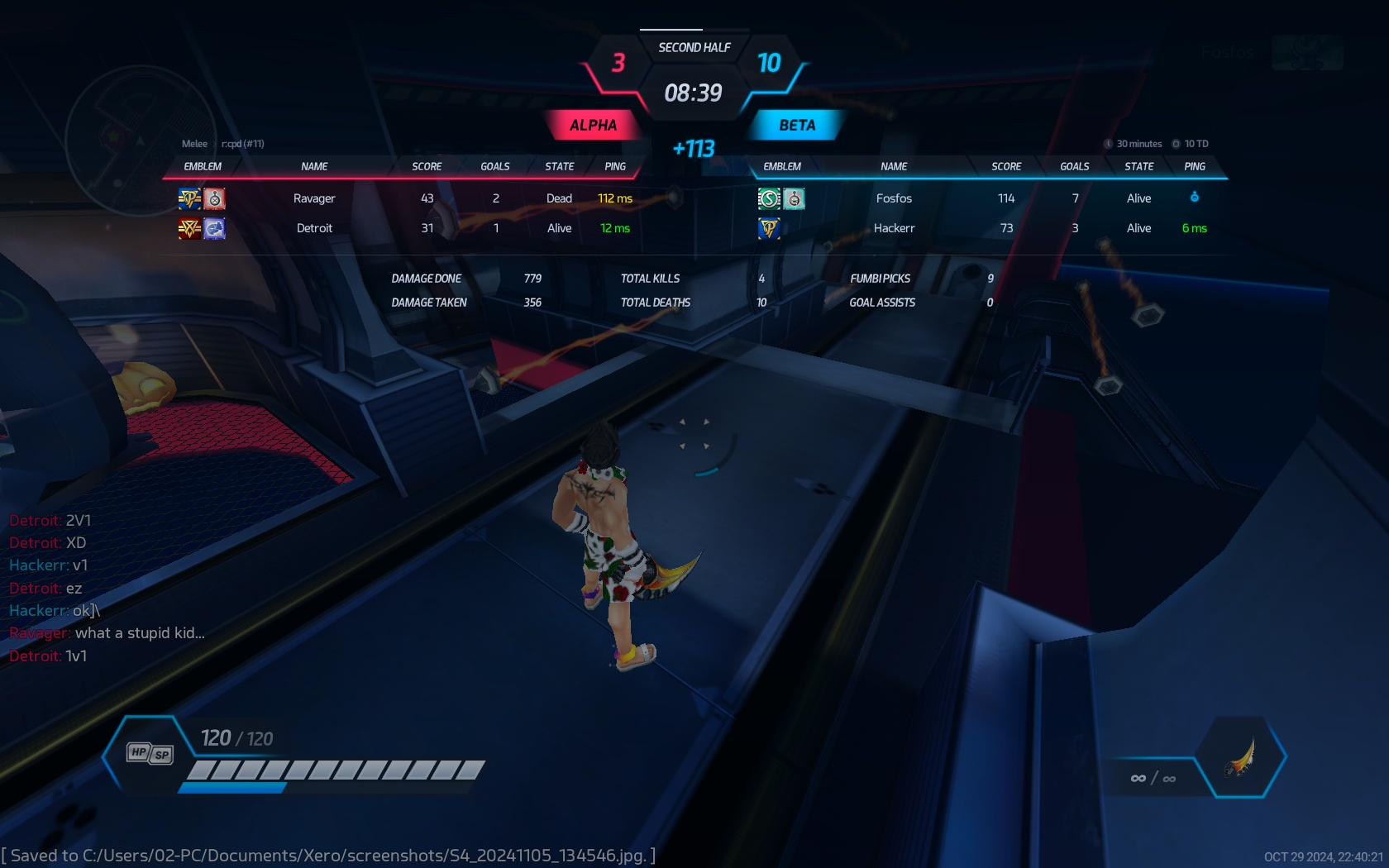
Task: Click Ravager's chat message
Action: 139,633
